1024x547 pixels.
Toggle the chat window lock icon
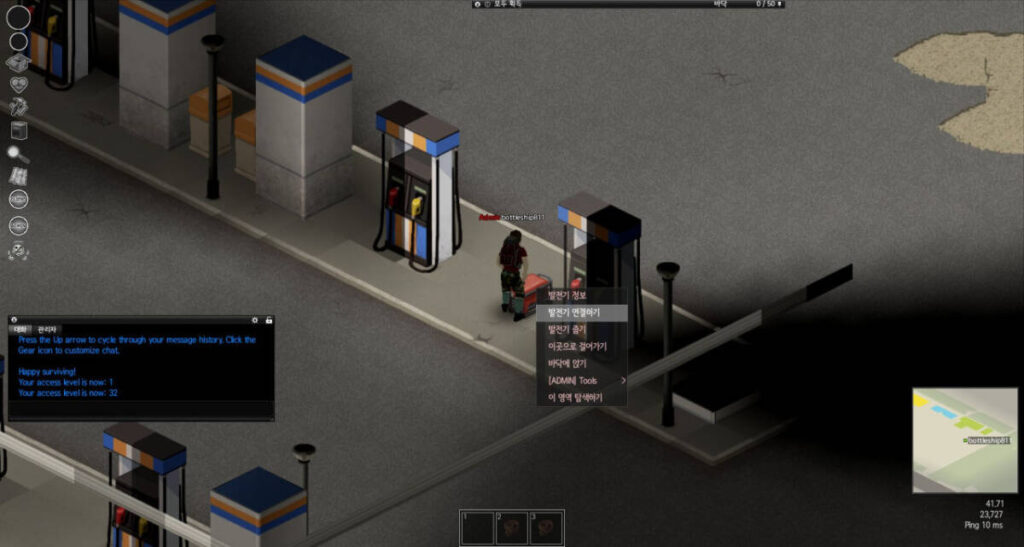click(x=268, y=320)
